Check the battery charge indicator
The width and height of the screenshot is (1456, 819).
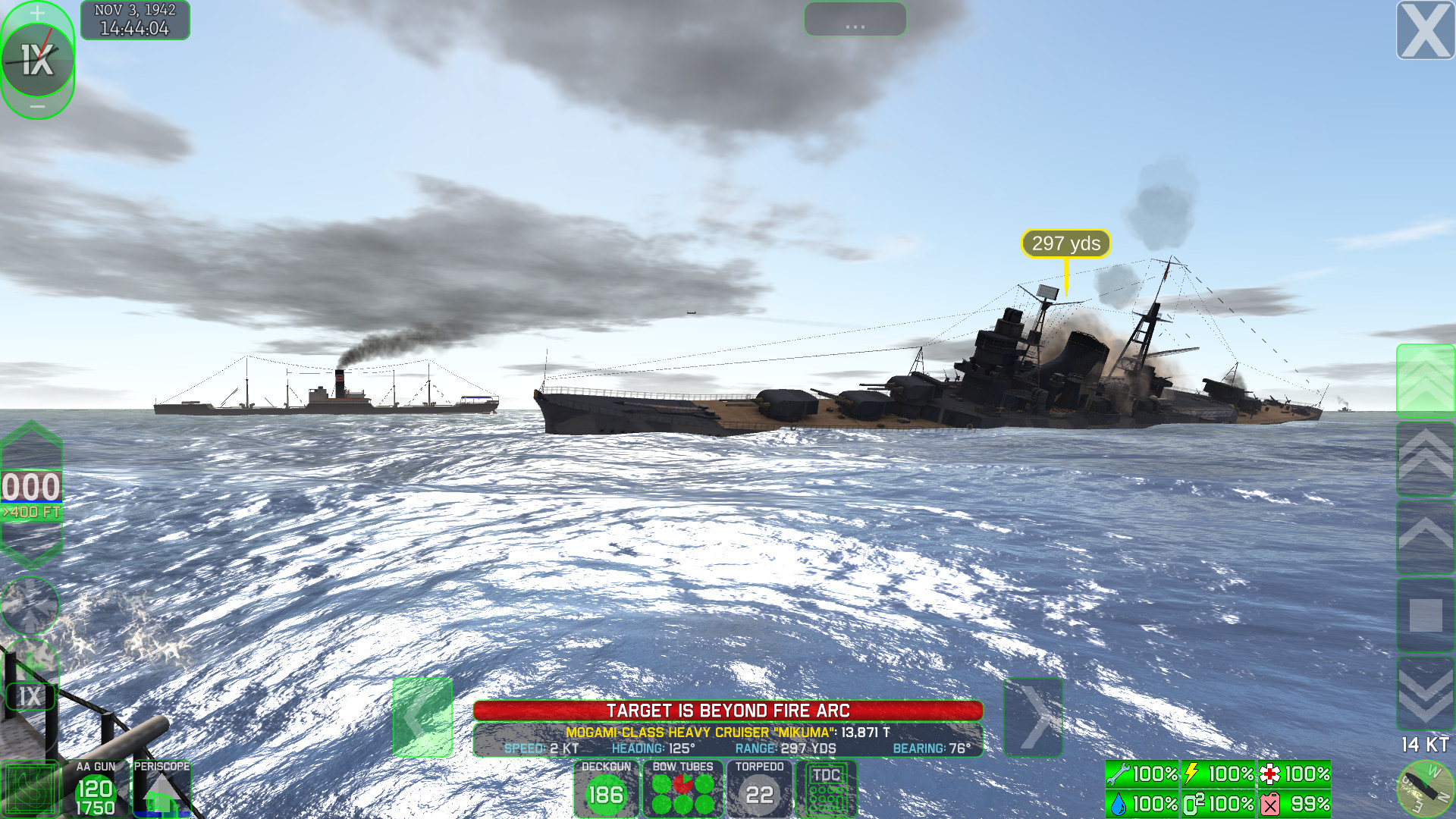[1217, 775]
